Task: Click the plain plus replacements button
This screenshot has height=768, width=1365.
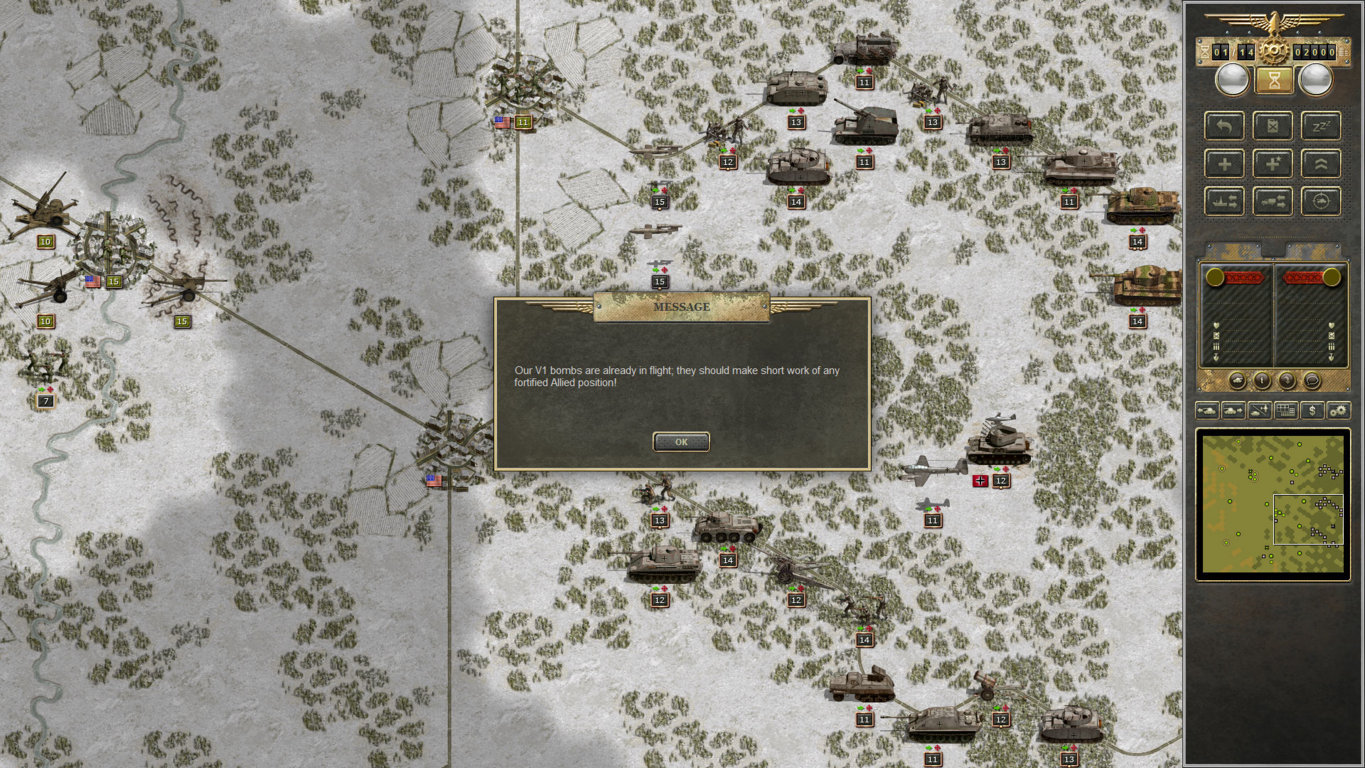Action: [1225, 163]
